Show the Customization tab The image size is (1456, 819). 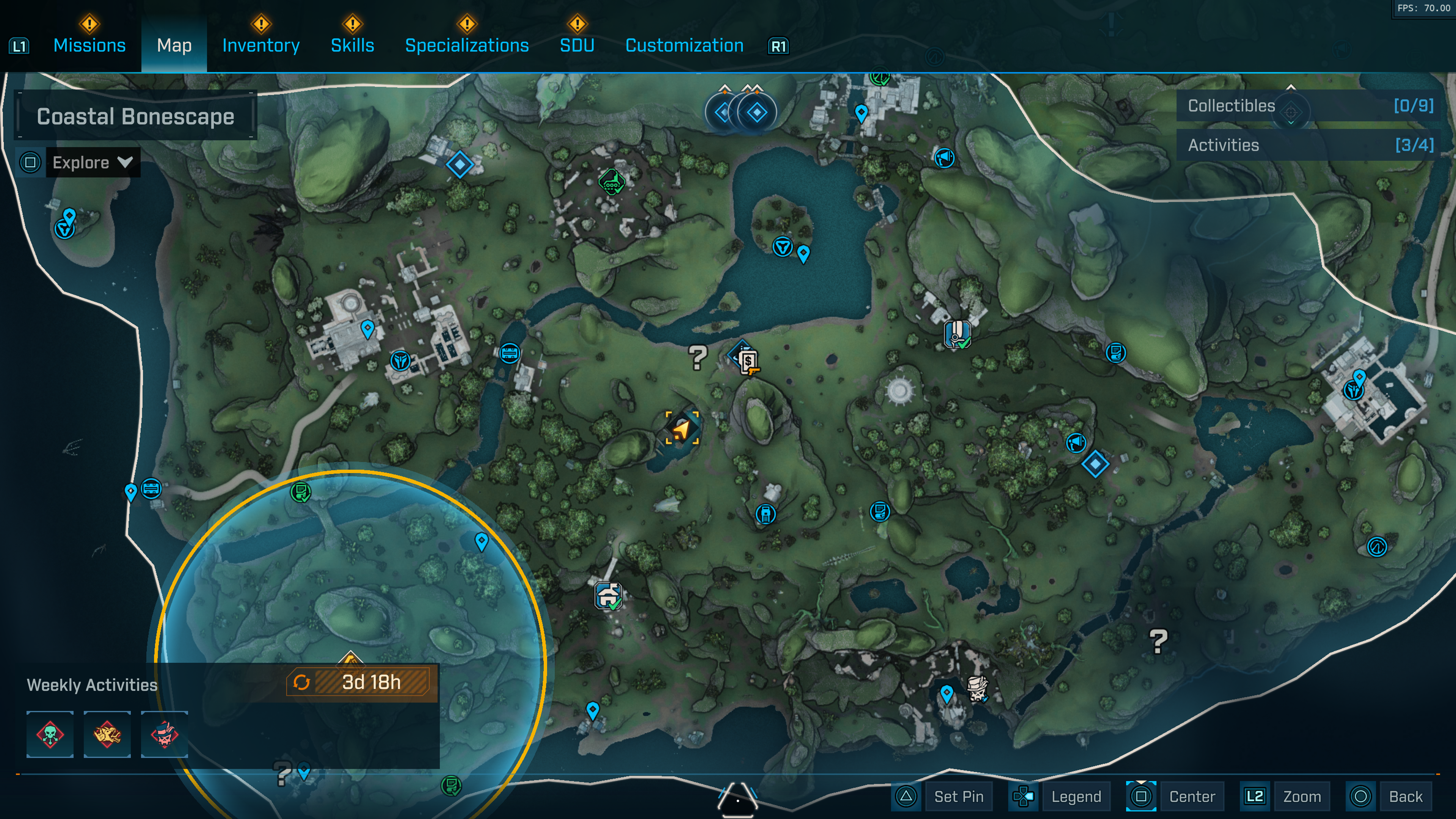[684, 45]
